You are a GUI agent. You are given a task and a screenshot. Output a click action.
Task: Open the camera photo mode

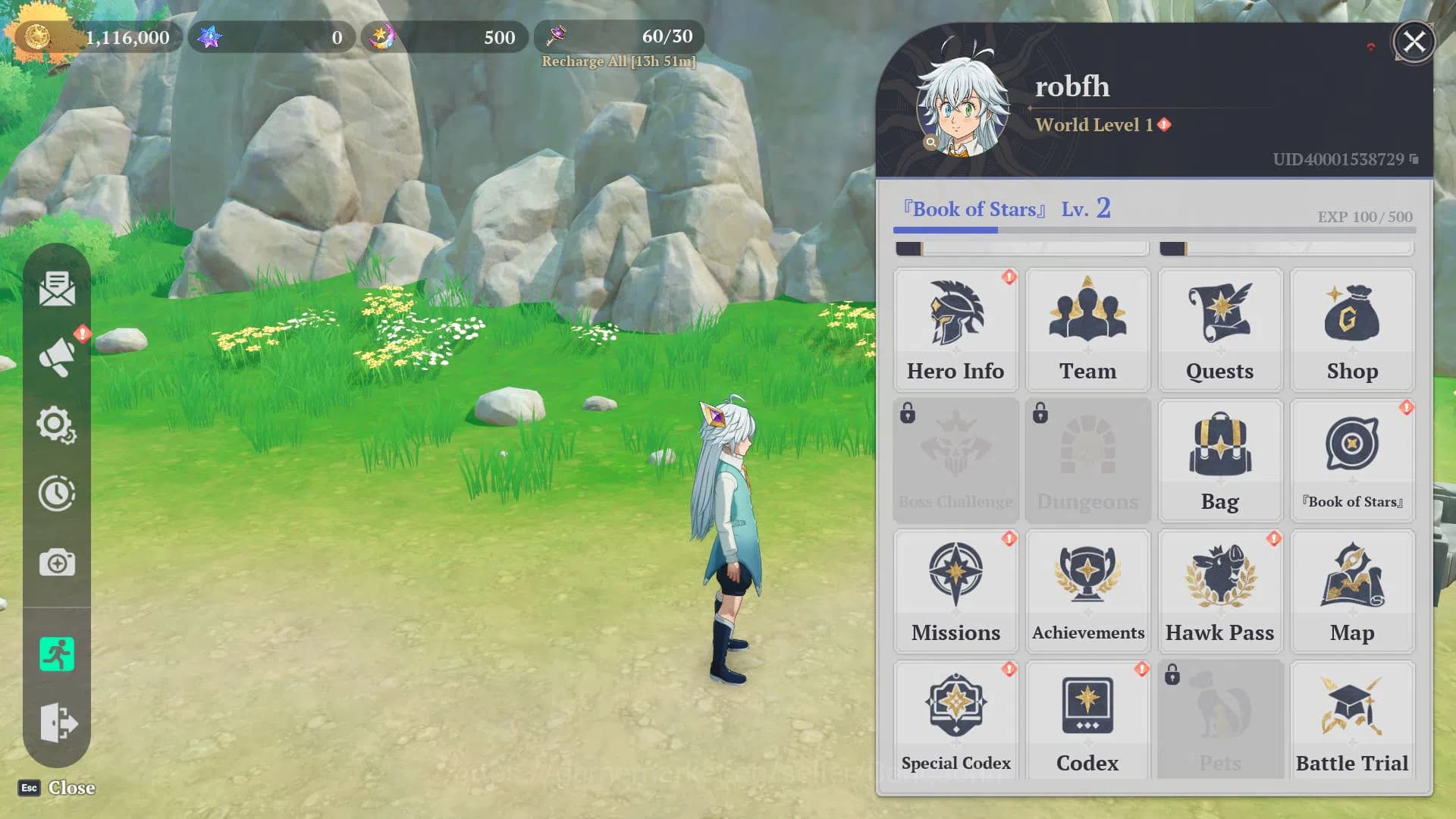point(57,563)
